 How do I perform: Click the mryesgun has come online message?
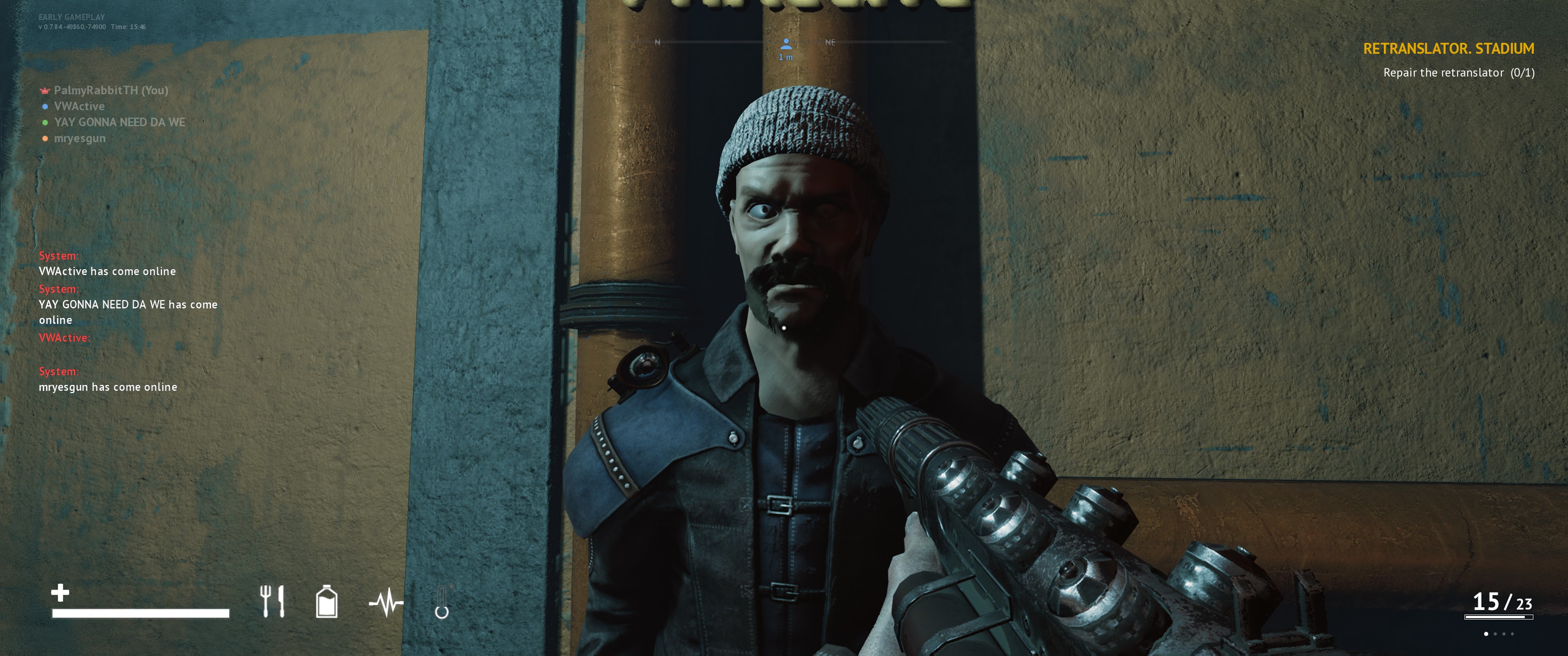click(x=107, y=386)
